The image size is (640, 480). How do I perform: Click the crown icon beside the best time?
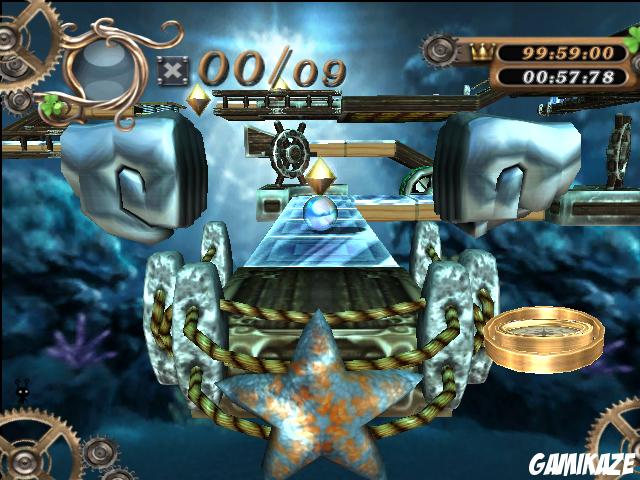(480, 48)
